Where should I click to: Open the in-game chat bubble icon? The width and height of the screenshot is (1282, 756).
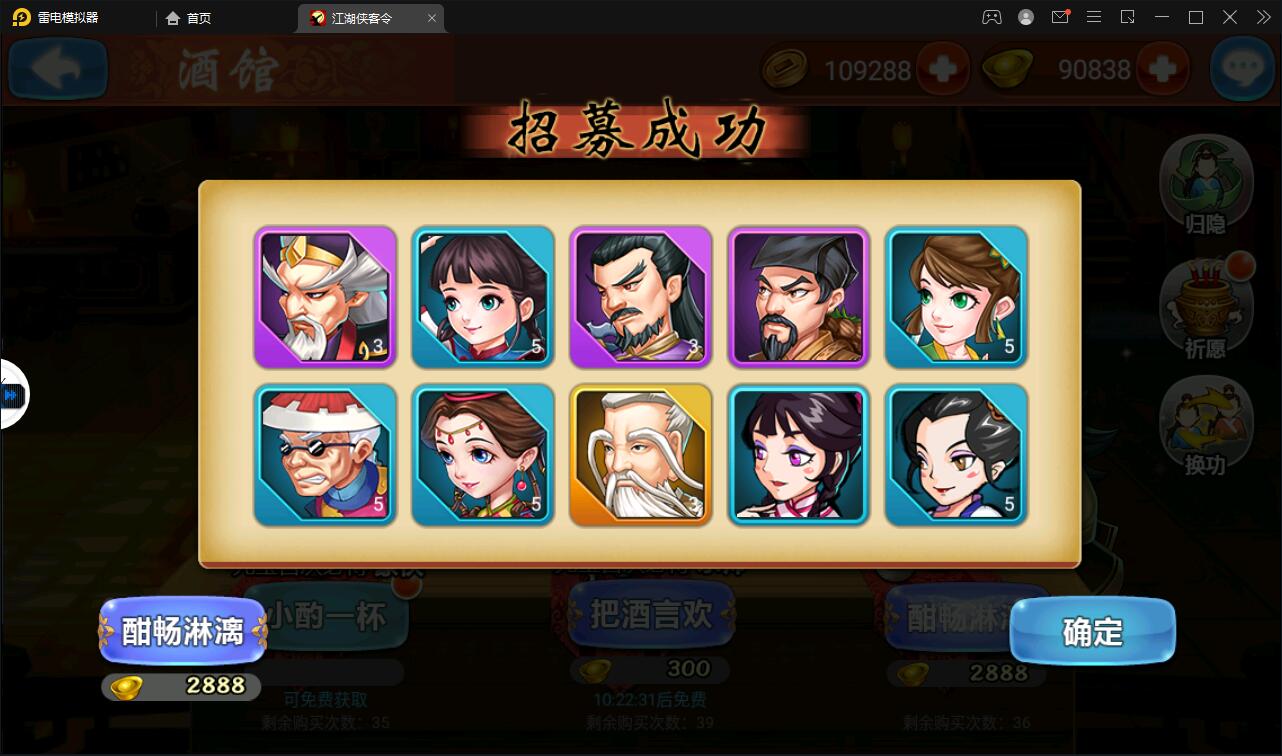(x=1243, y=69)
